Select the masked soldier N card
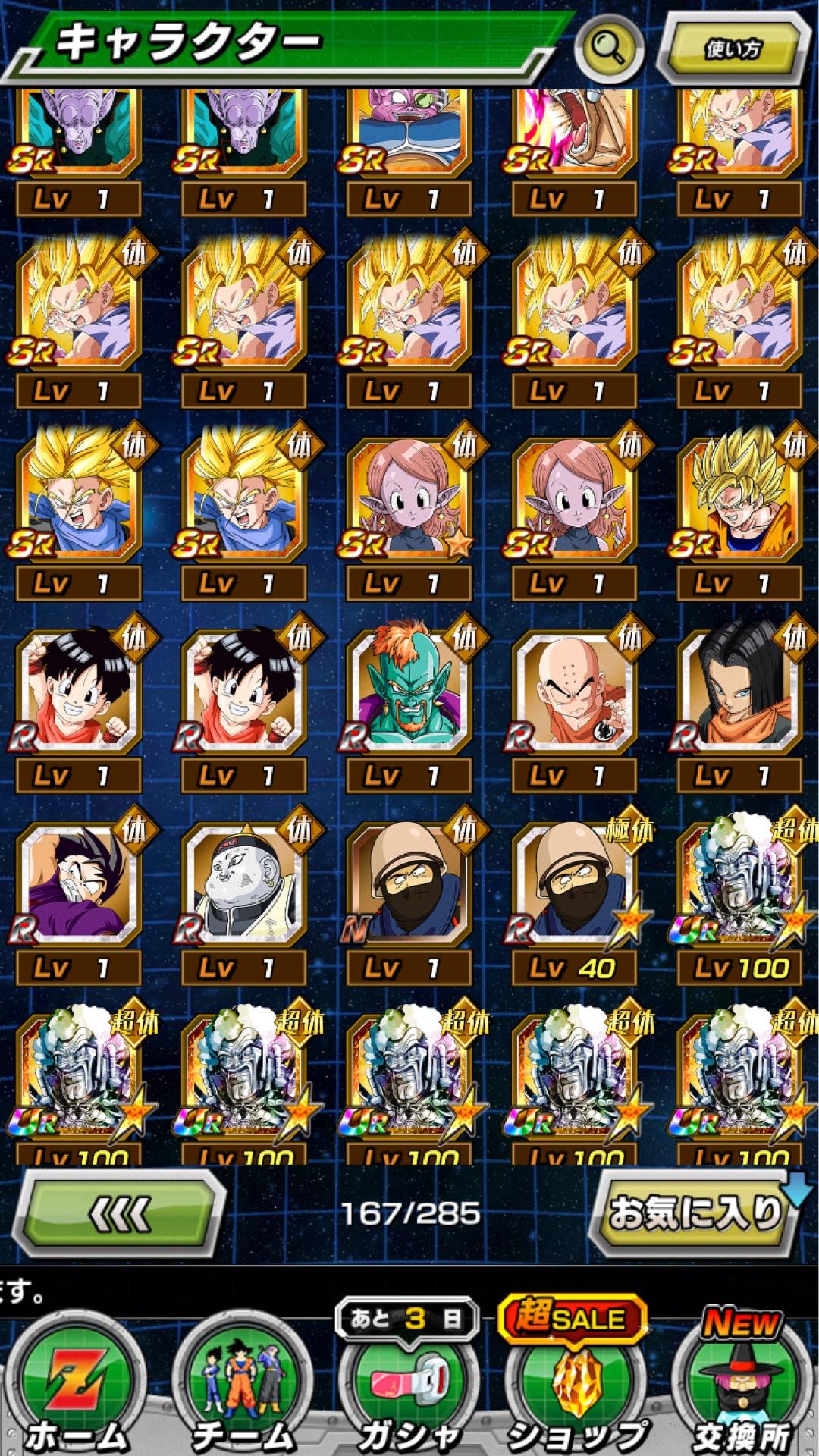This screenshot has height=1456, width=819. (409, 883)
